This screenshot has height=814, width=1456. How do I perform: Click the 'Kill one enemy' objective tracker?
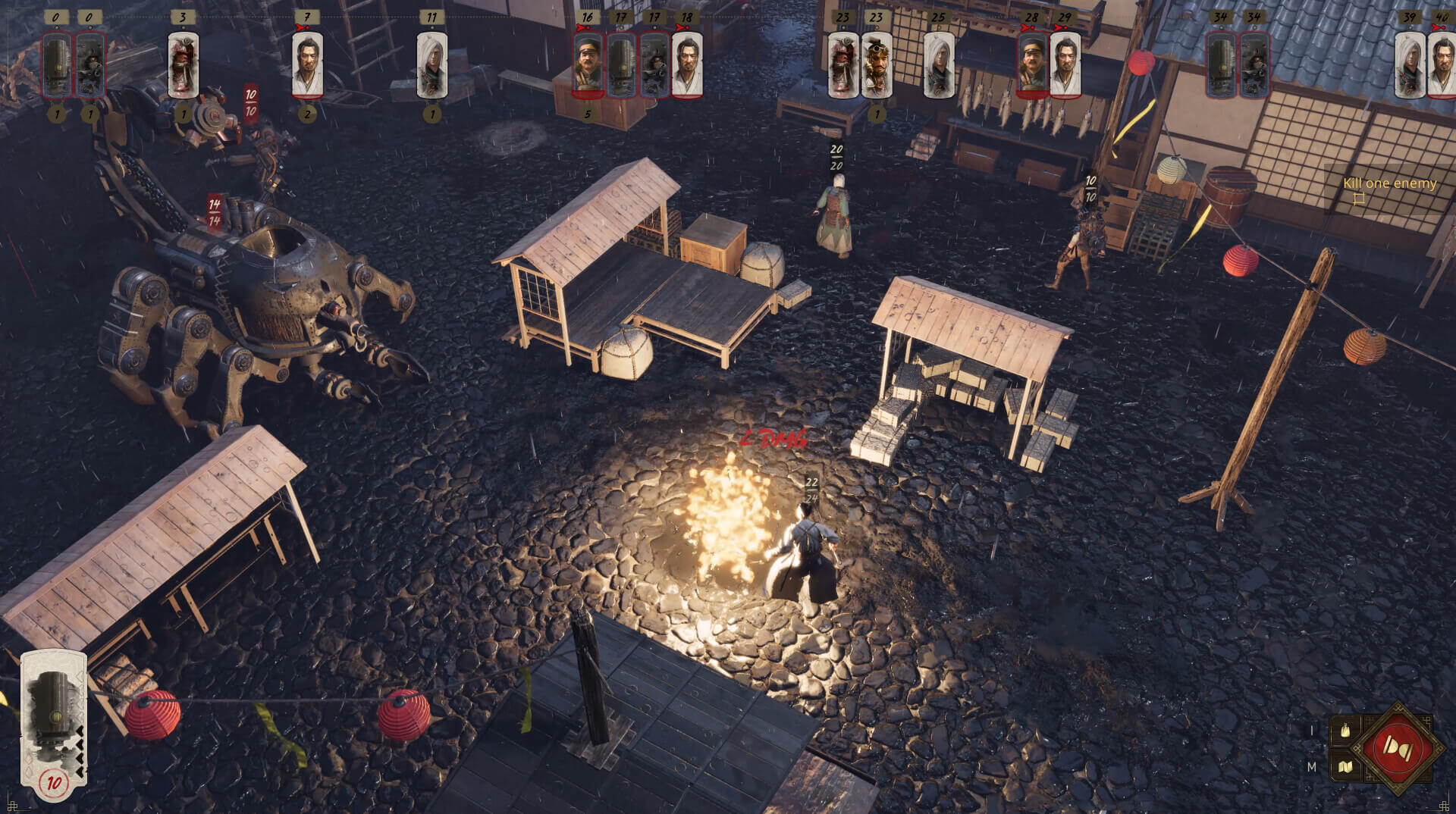click(x=1389, y=183)
